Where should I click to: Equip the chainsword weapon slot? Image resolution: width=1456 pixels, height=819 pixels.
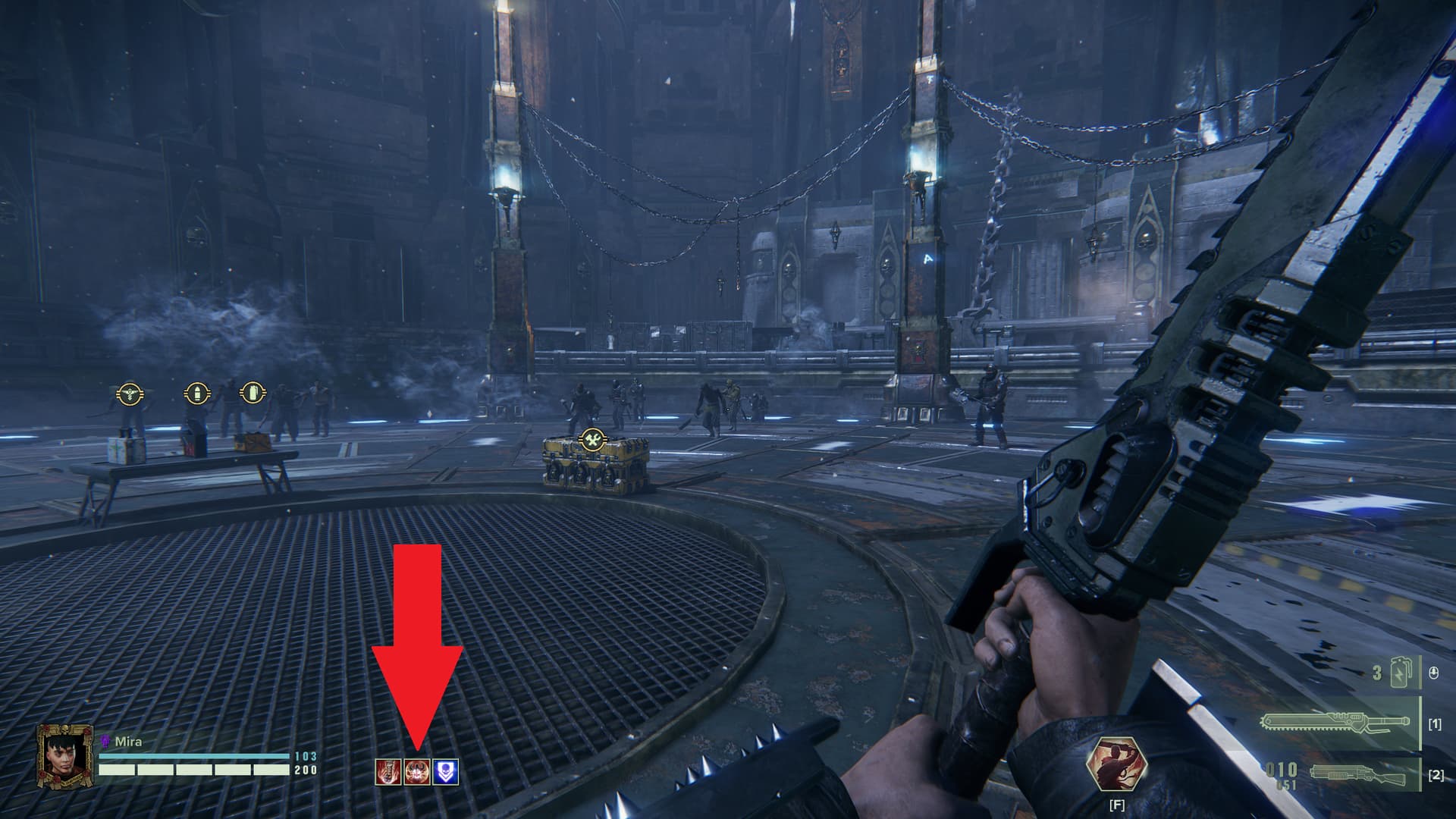[x=1338, y=723]
